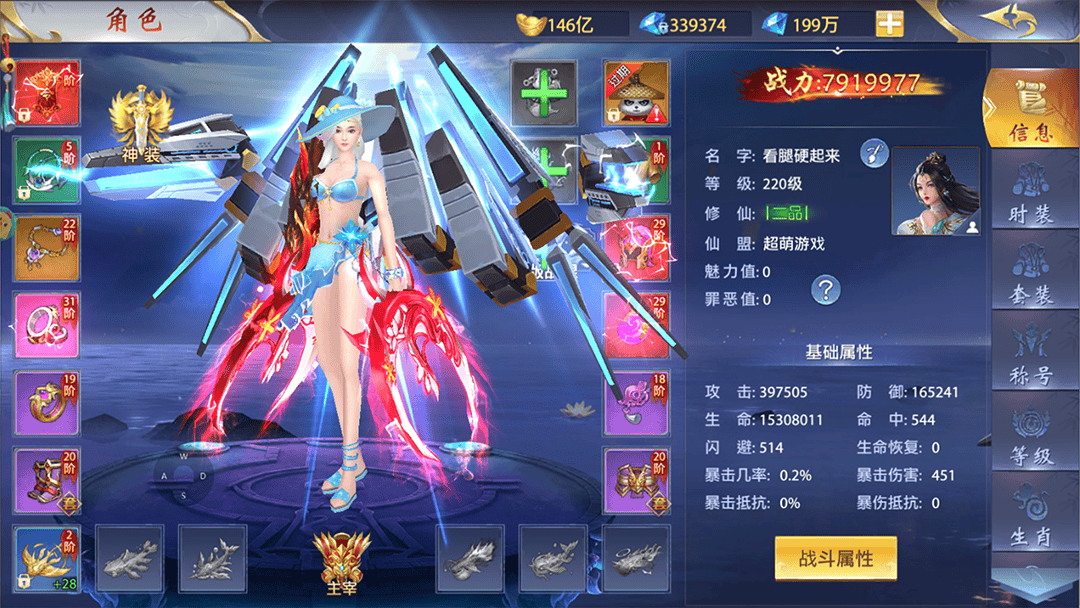Screen dimensions: 1080x608
Task: Add currency with the yellow plus button
Action: click(x=889, y=24)
